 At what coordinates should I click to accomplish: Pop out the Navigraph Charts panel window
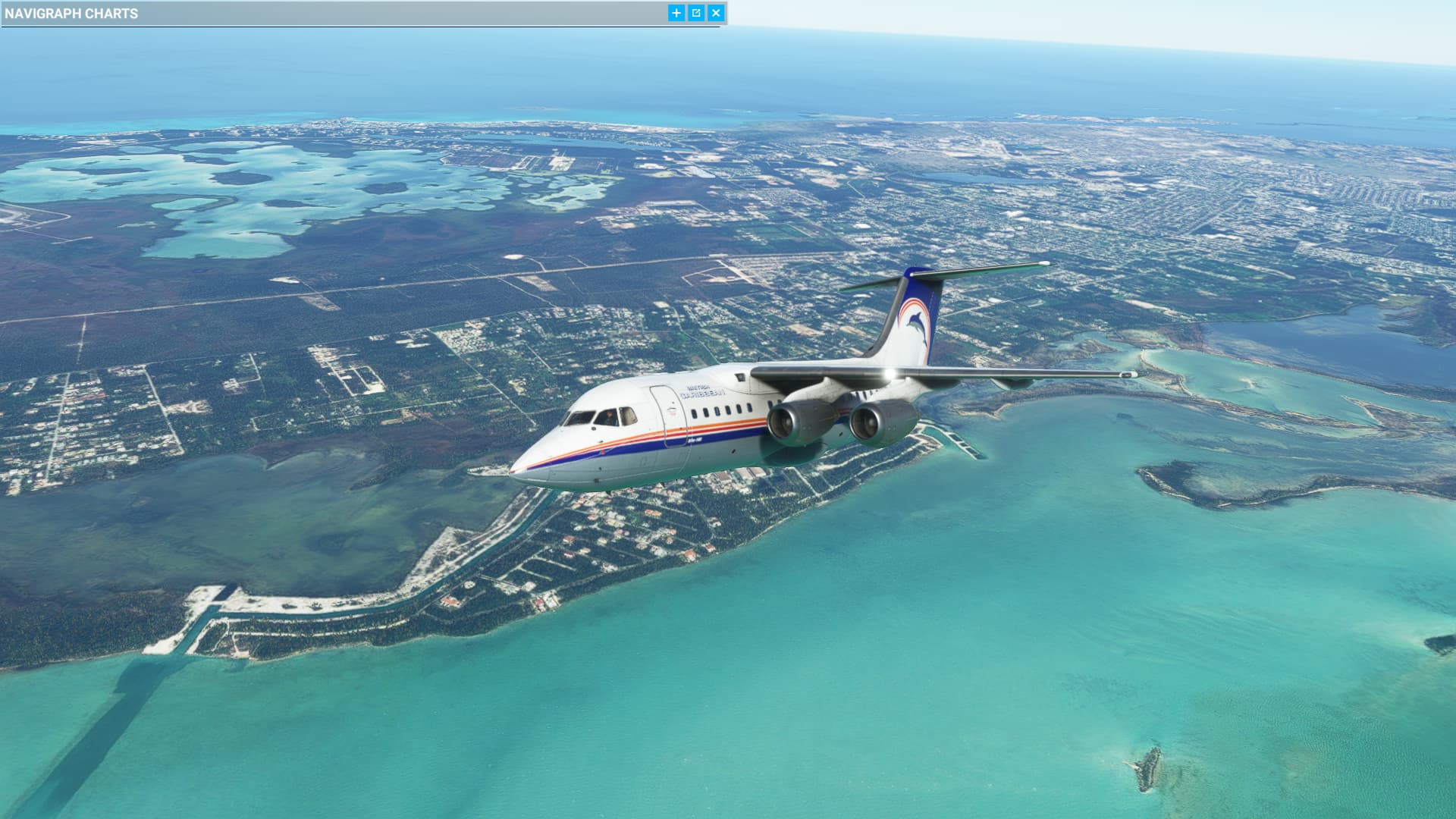pos(696,13)
